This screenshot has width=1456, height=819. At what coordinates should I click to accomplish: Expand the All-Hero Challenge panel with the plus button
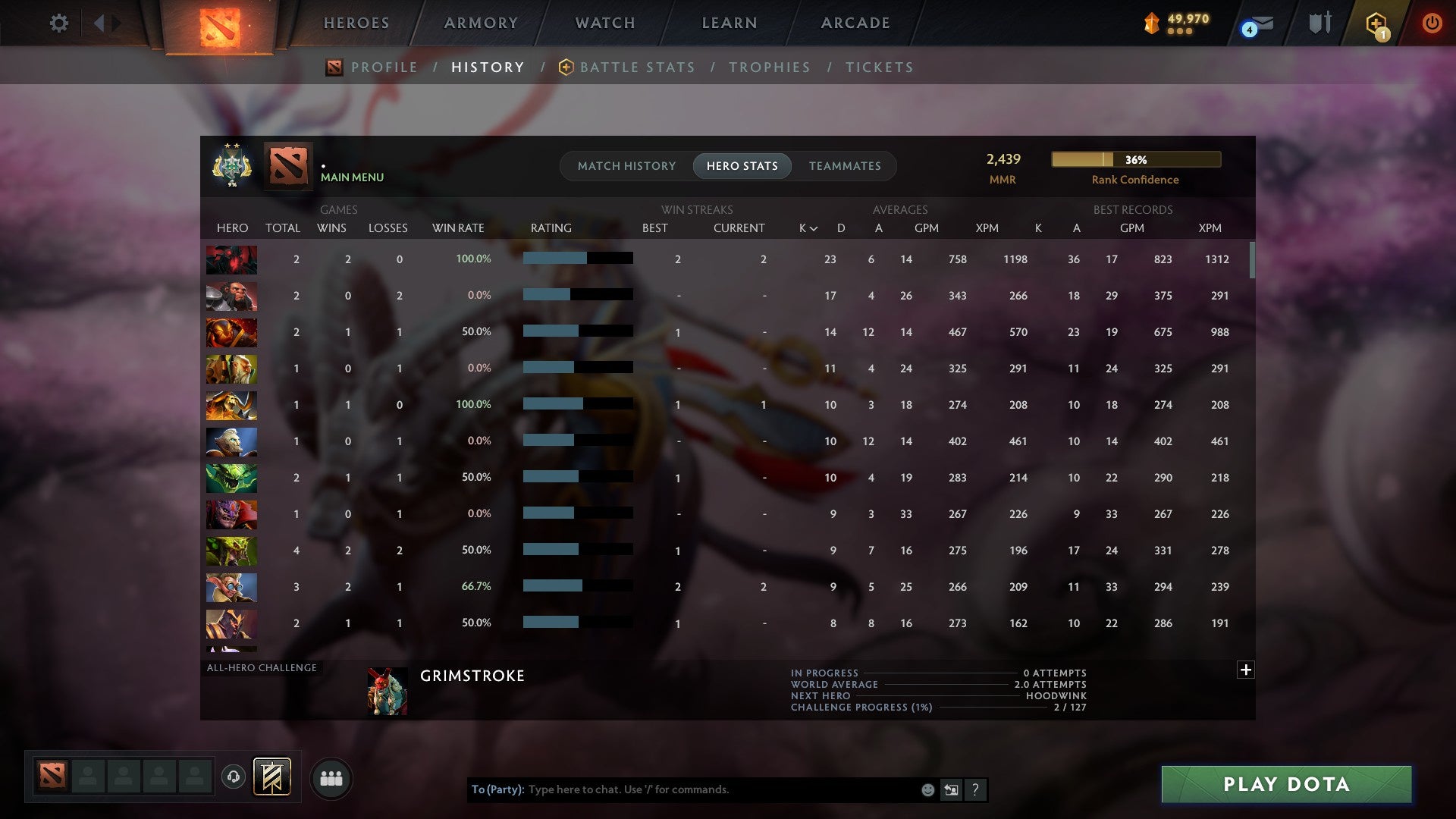1246,670
